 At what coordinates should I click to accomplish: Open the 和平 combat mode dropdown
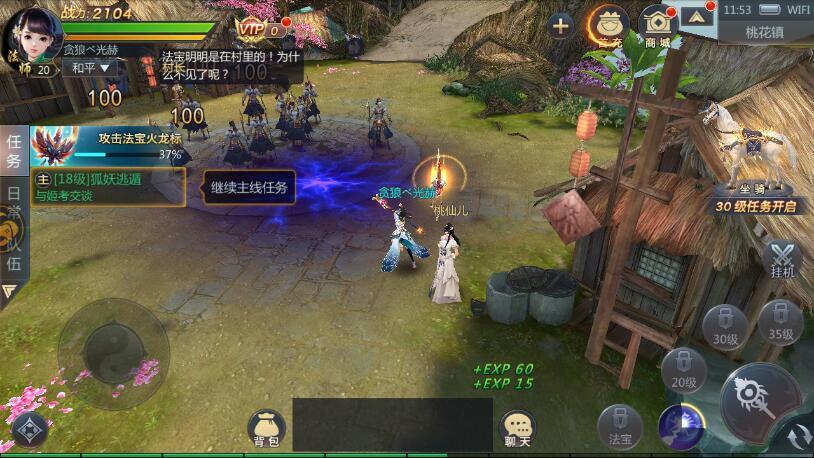[88, 68]
